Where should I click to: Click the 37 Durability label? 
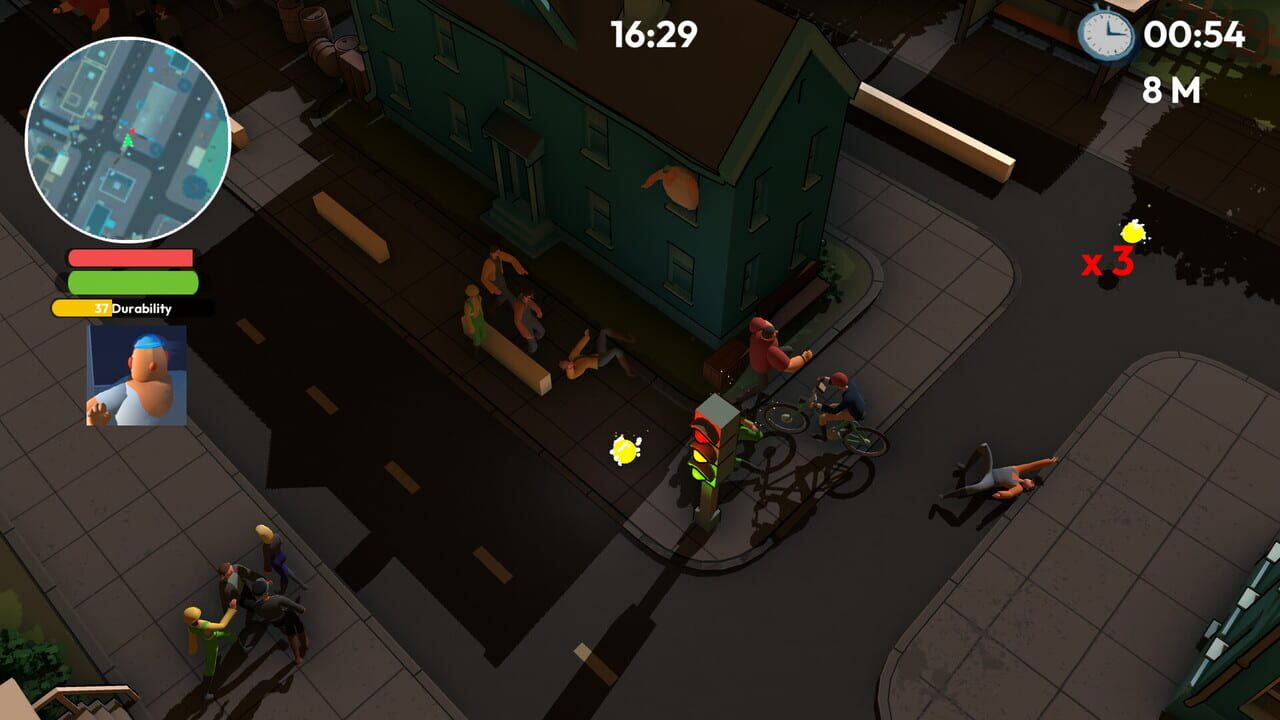click(x=121, y=309)
